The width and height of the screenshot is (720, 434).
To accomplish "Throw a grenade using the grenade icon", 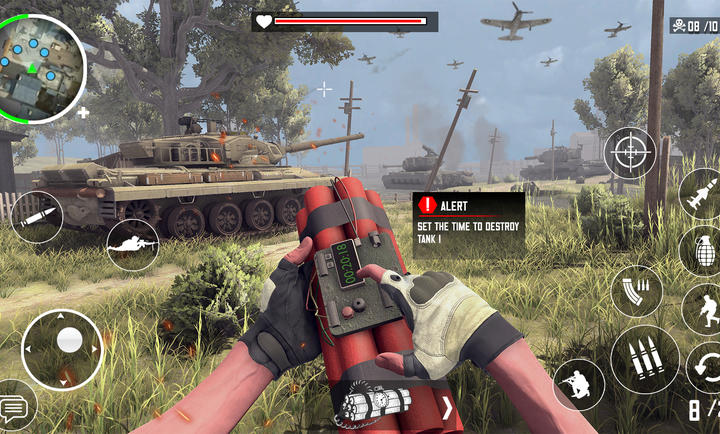I will coord(701,249).
